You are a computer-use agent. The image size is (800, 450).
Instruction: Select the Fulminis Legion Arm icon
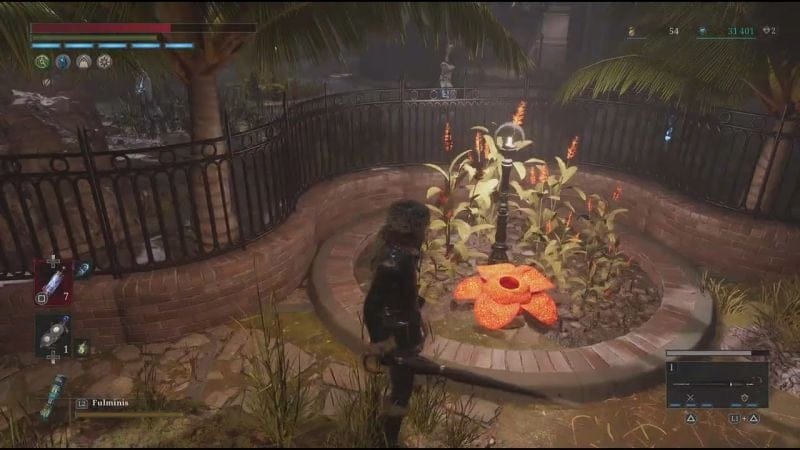coord(52,396)
